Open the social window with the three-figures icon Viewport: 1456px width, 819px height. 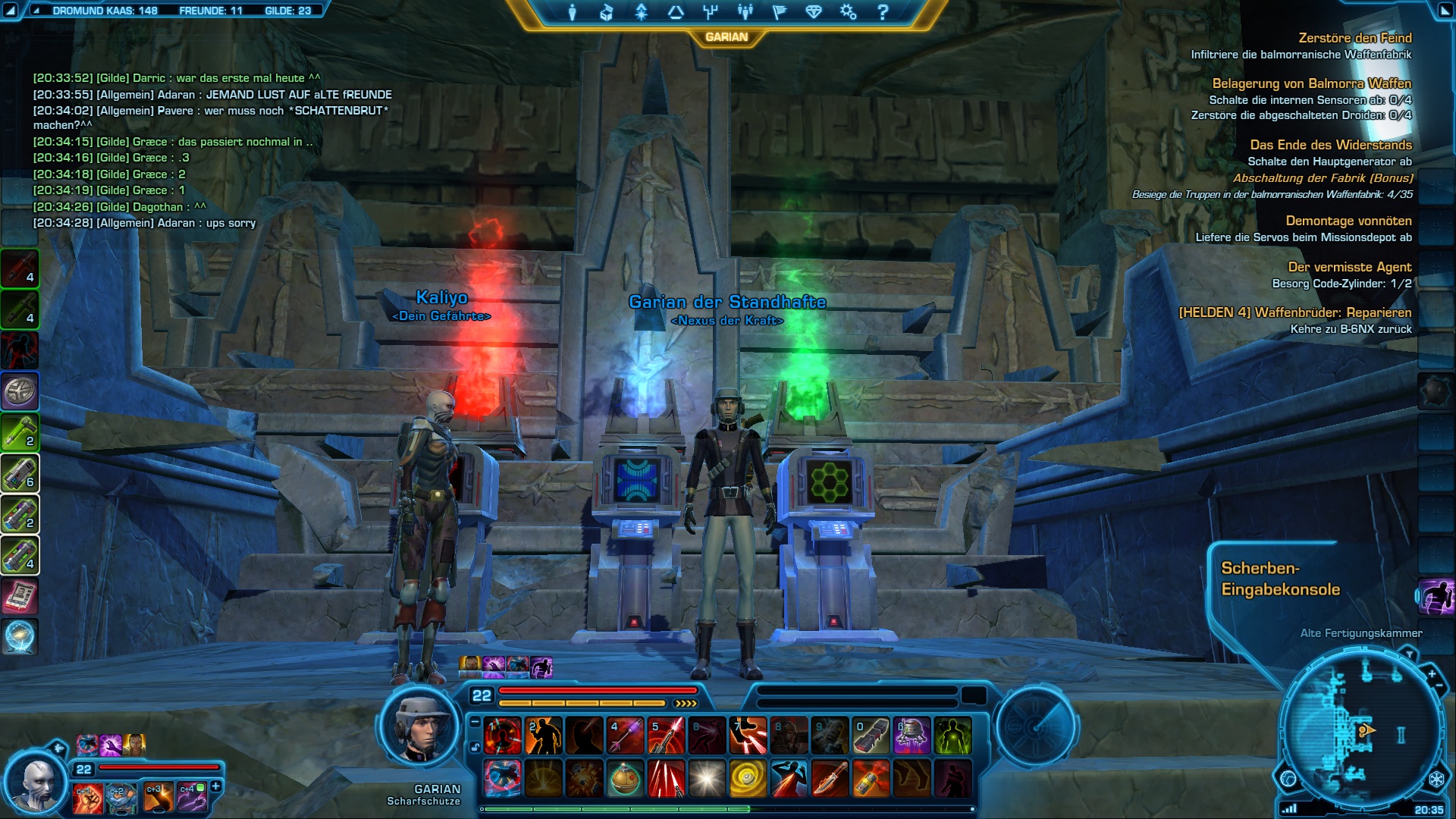point(745,12)
